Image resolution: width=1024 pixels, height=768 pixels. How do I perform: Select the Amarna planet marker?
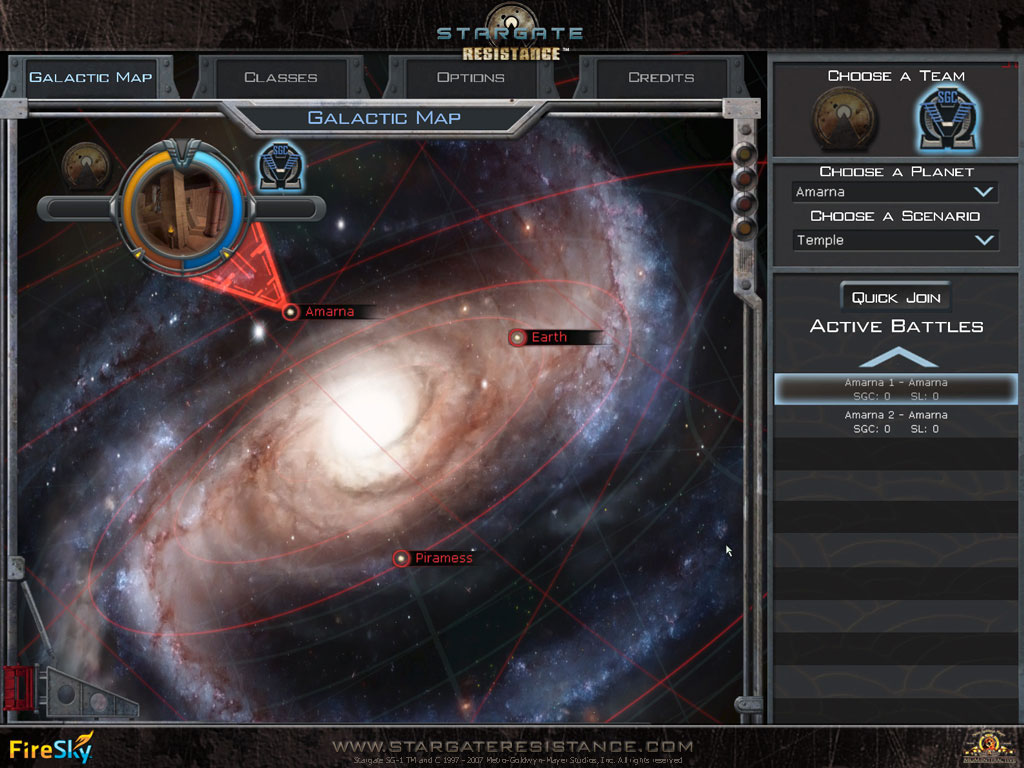click(291, 312)
